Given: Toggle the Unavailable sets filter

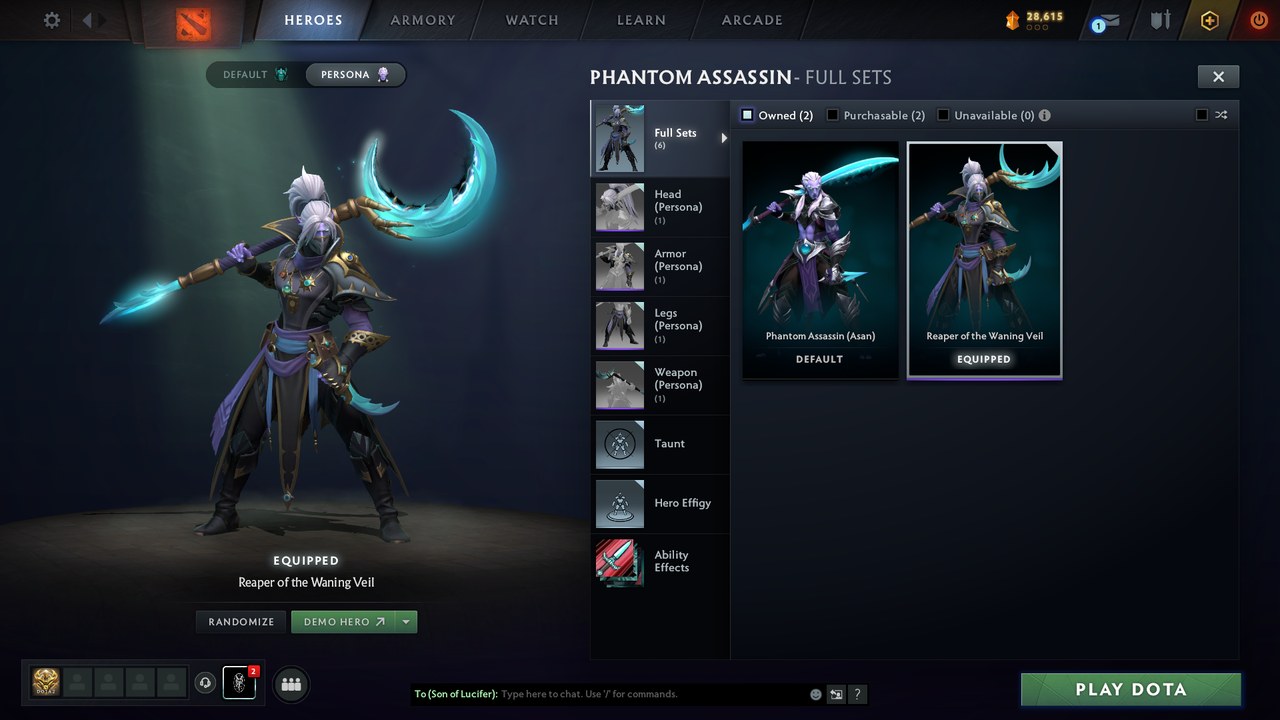Looking at the screenshot, I should tap(942, 115).
